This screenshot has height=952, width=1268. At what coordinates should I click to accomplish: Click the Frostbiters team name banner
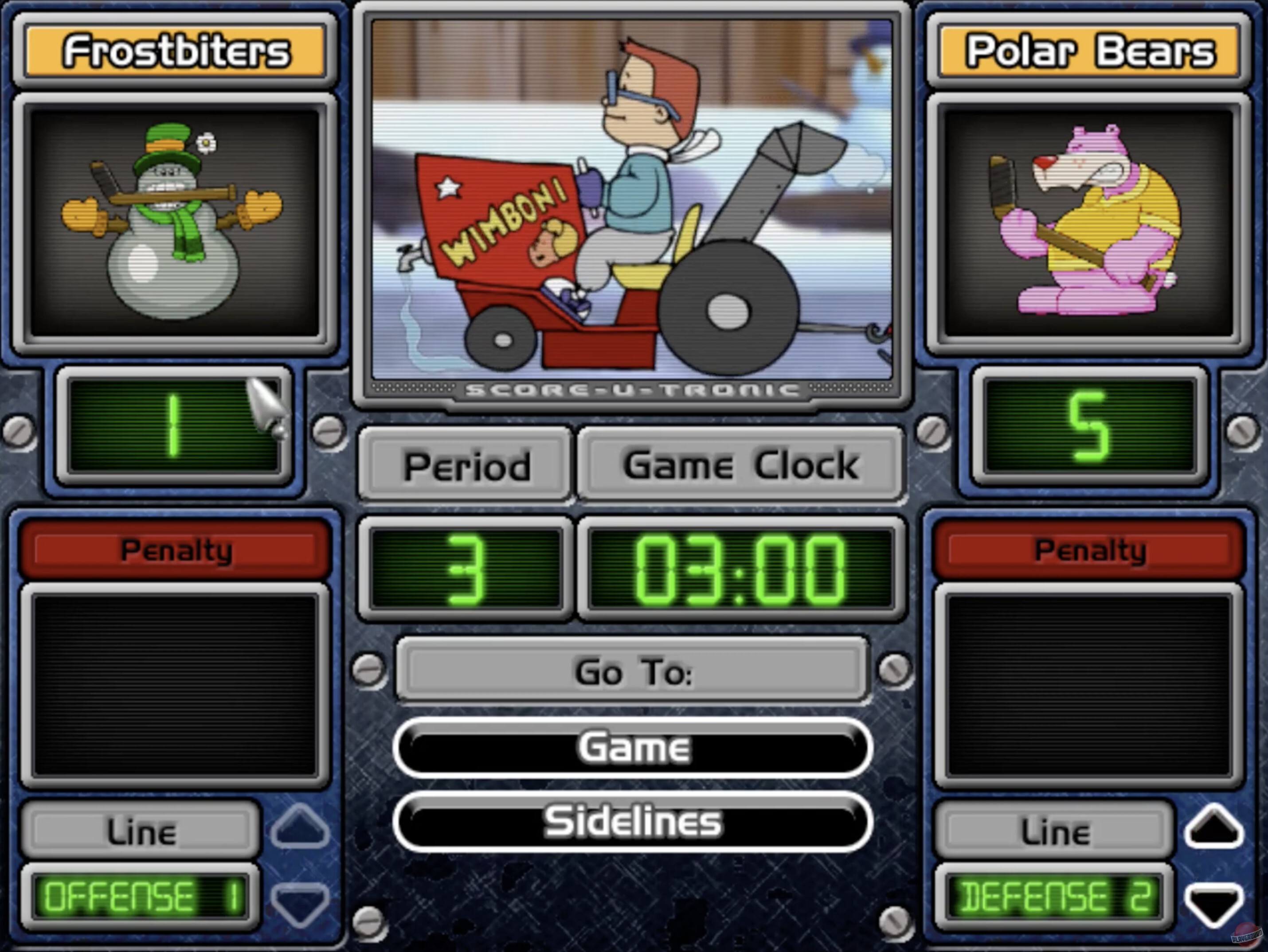(x=175, y=51)
